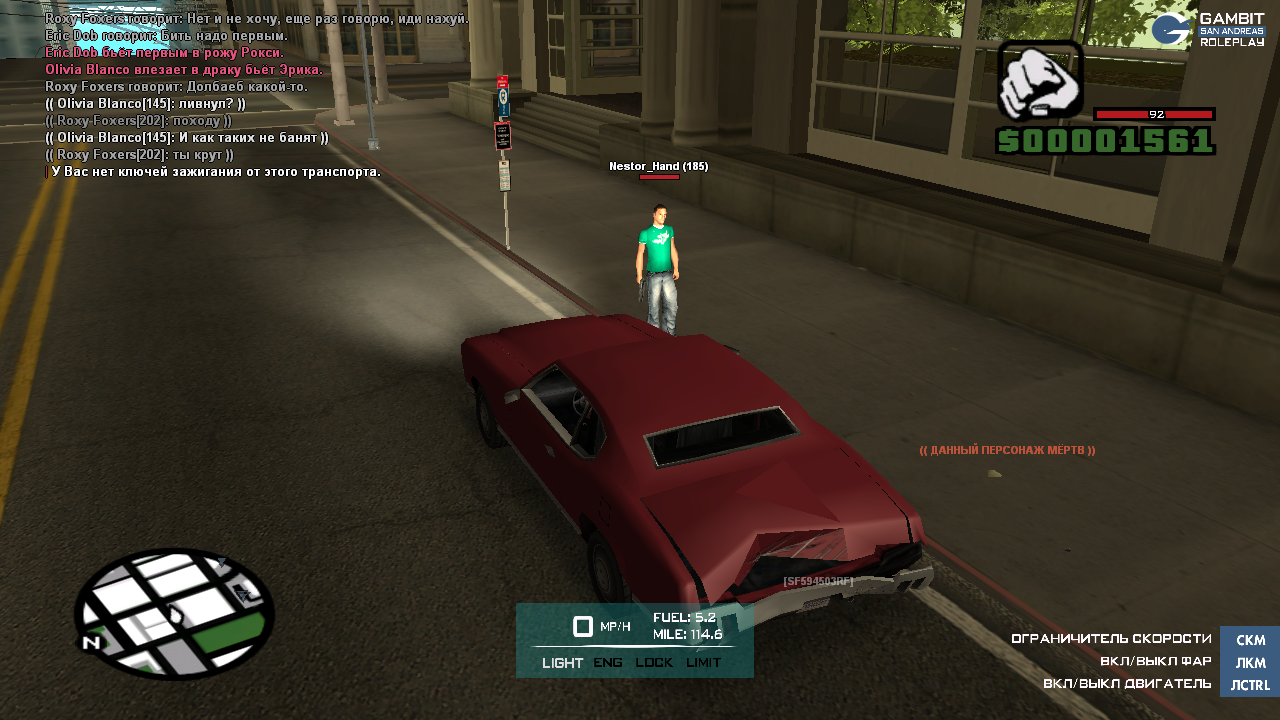Toggle the ENG engine indicator
1280x720 pixels.
[608, 662]
